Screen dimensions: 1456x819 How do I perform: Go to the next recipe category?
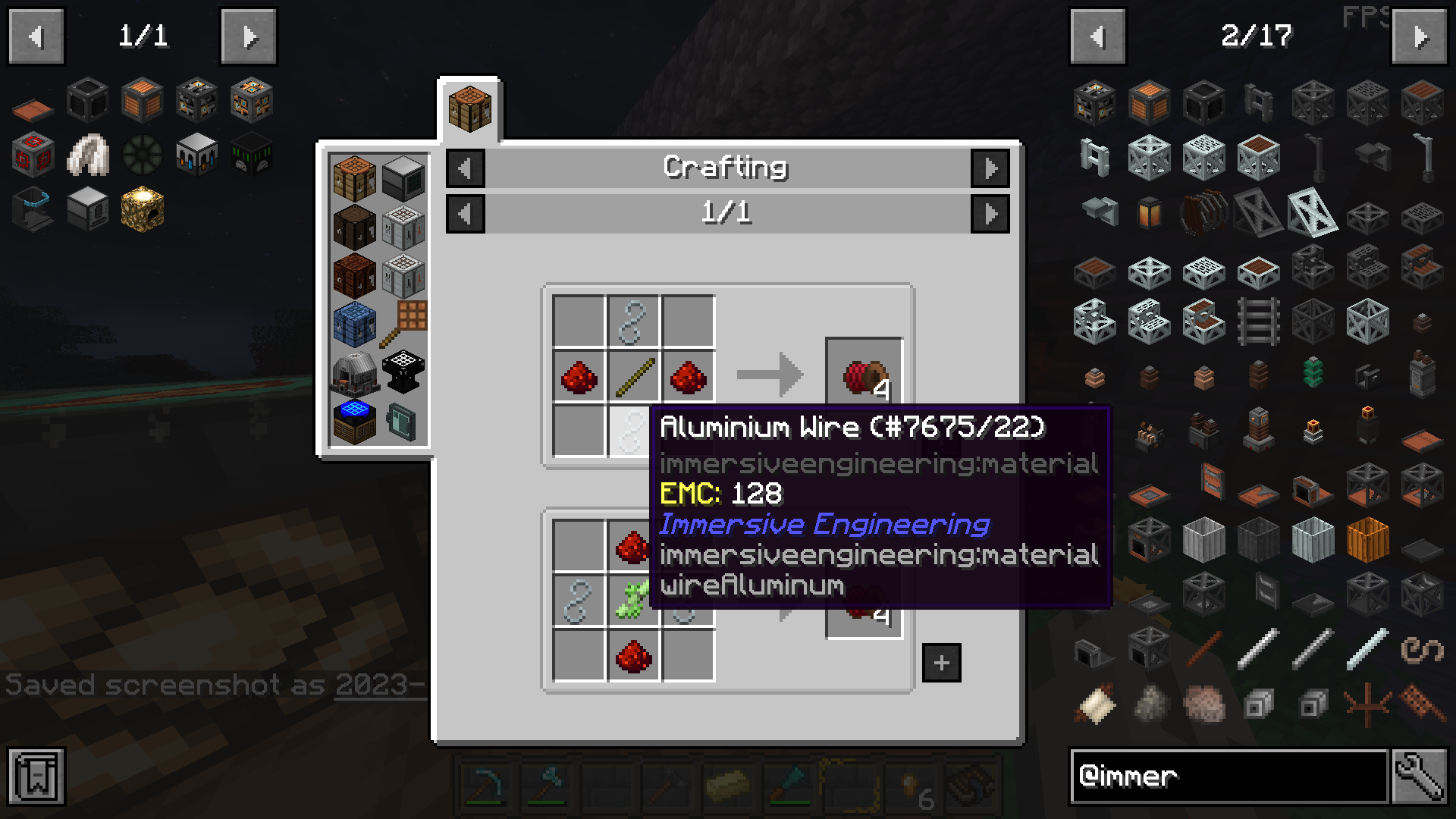click(990, 168)
